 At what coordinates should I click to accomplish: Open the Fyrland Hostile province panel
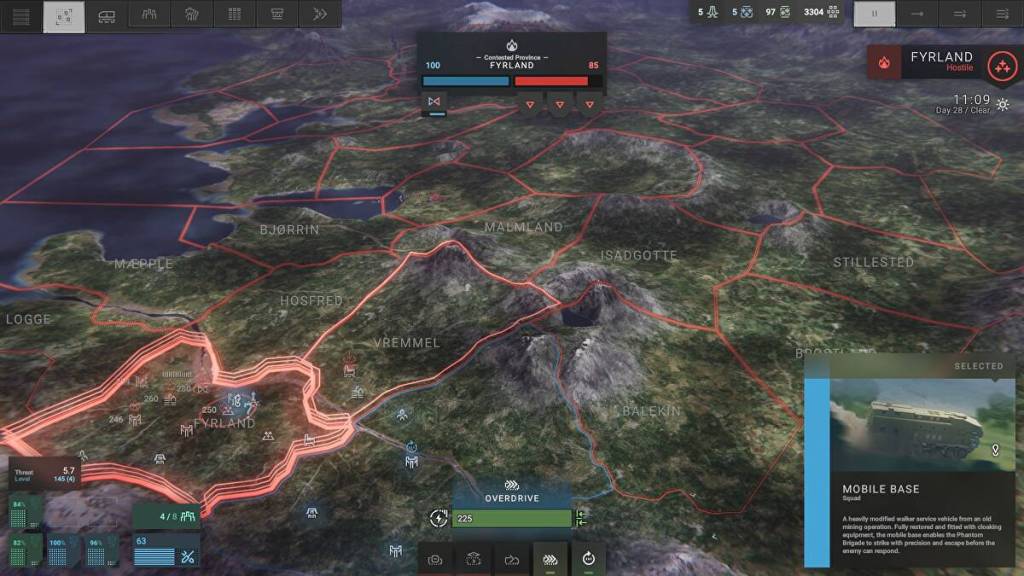tap(940, 62)
